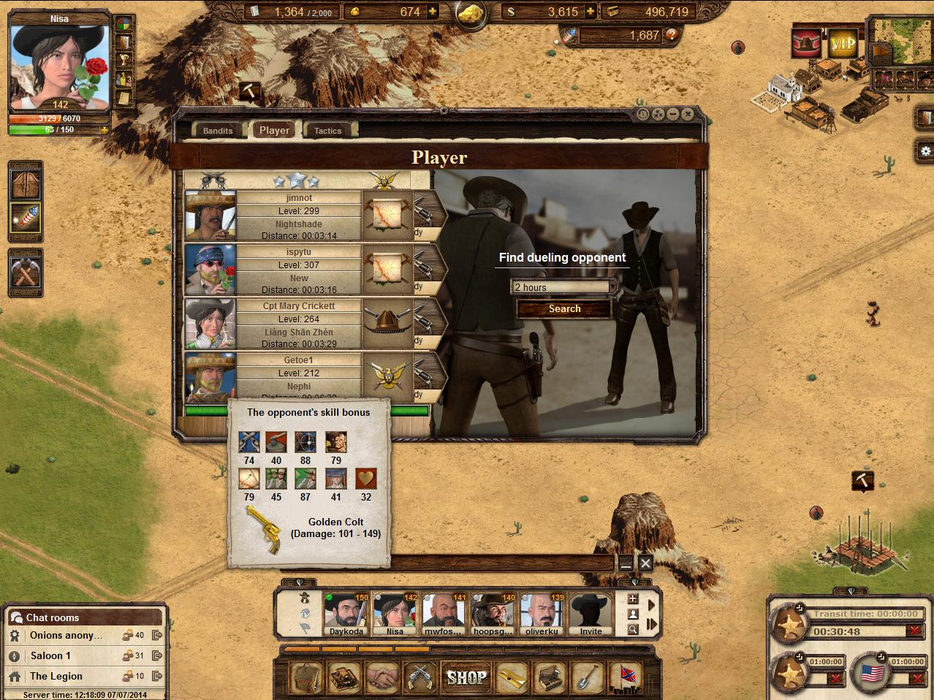Select jimnot in the opponent list
Screen dimensions: 934x700
(298, 215)
